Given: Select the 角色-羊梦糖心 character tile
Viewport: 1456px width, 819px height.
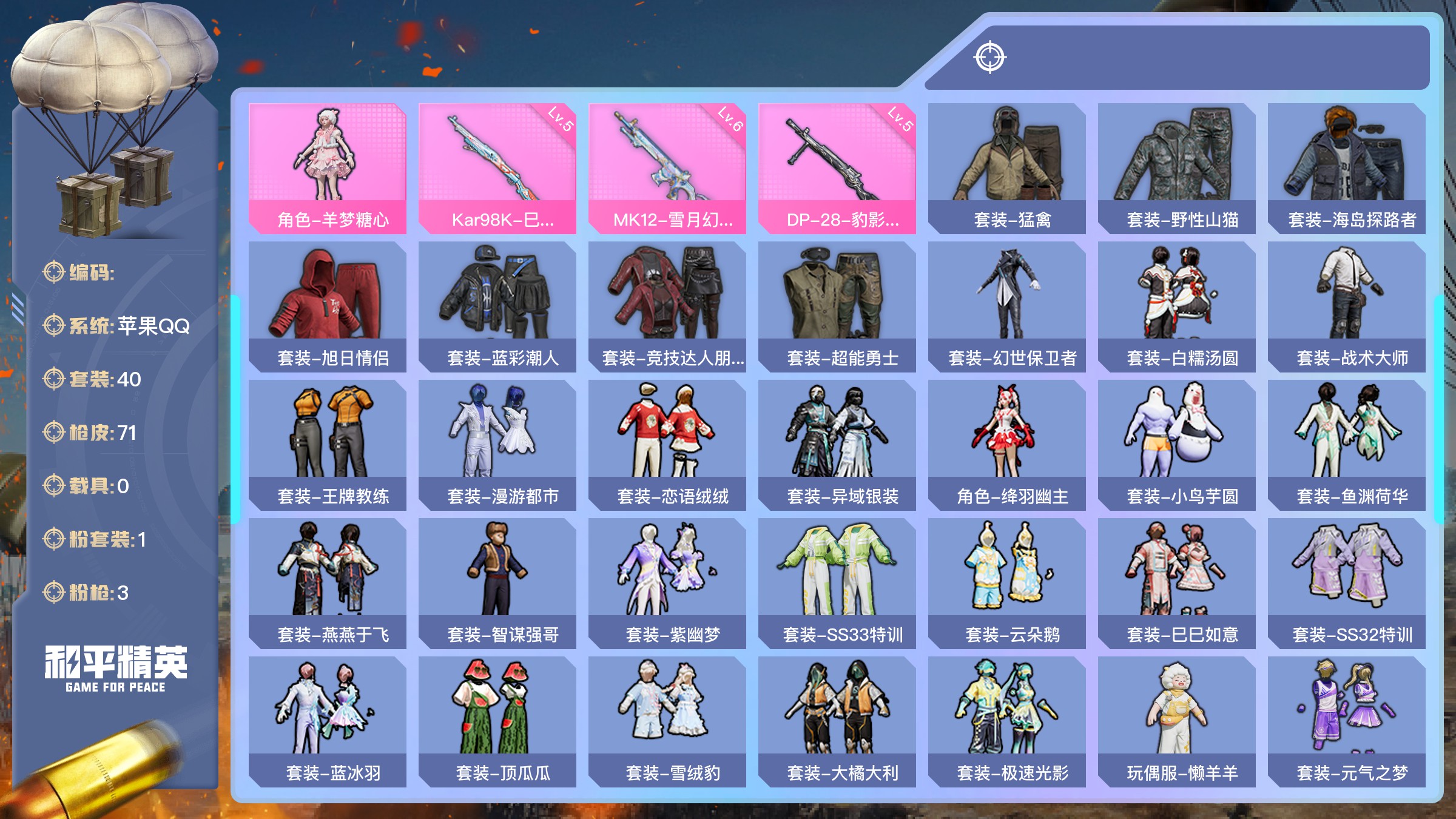Looking at the screenshot, I should pyautogui.click(x=328, y=168).
